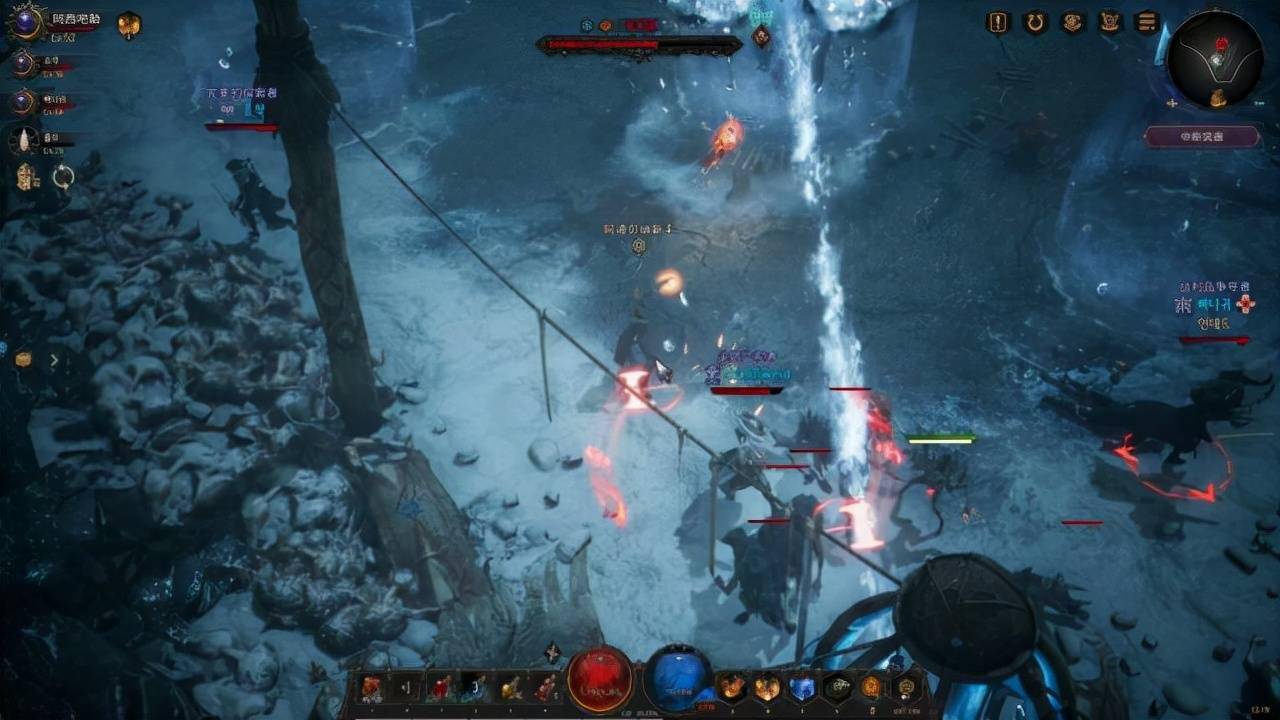Select the top party member portrait
The image size is (1280, 720).
pyautogui.click(x=24, y=22)
